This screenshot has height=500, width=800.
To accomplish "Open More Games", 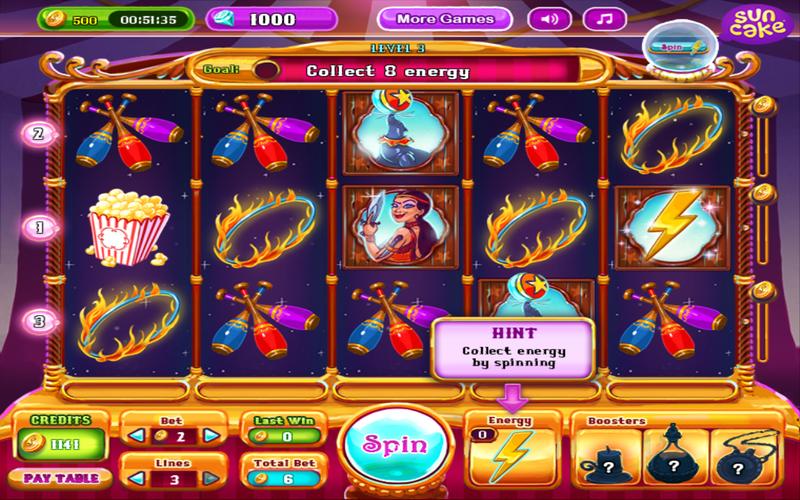I will (445, 19).
